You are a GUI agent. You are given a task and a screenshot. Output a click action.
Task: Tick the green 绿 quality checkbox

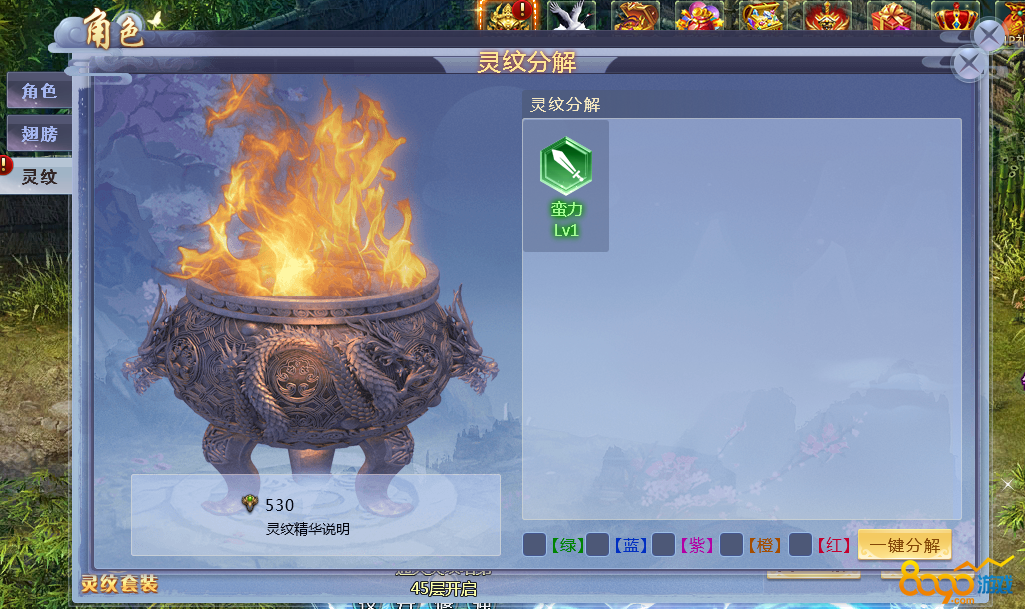point(534,545)
